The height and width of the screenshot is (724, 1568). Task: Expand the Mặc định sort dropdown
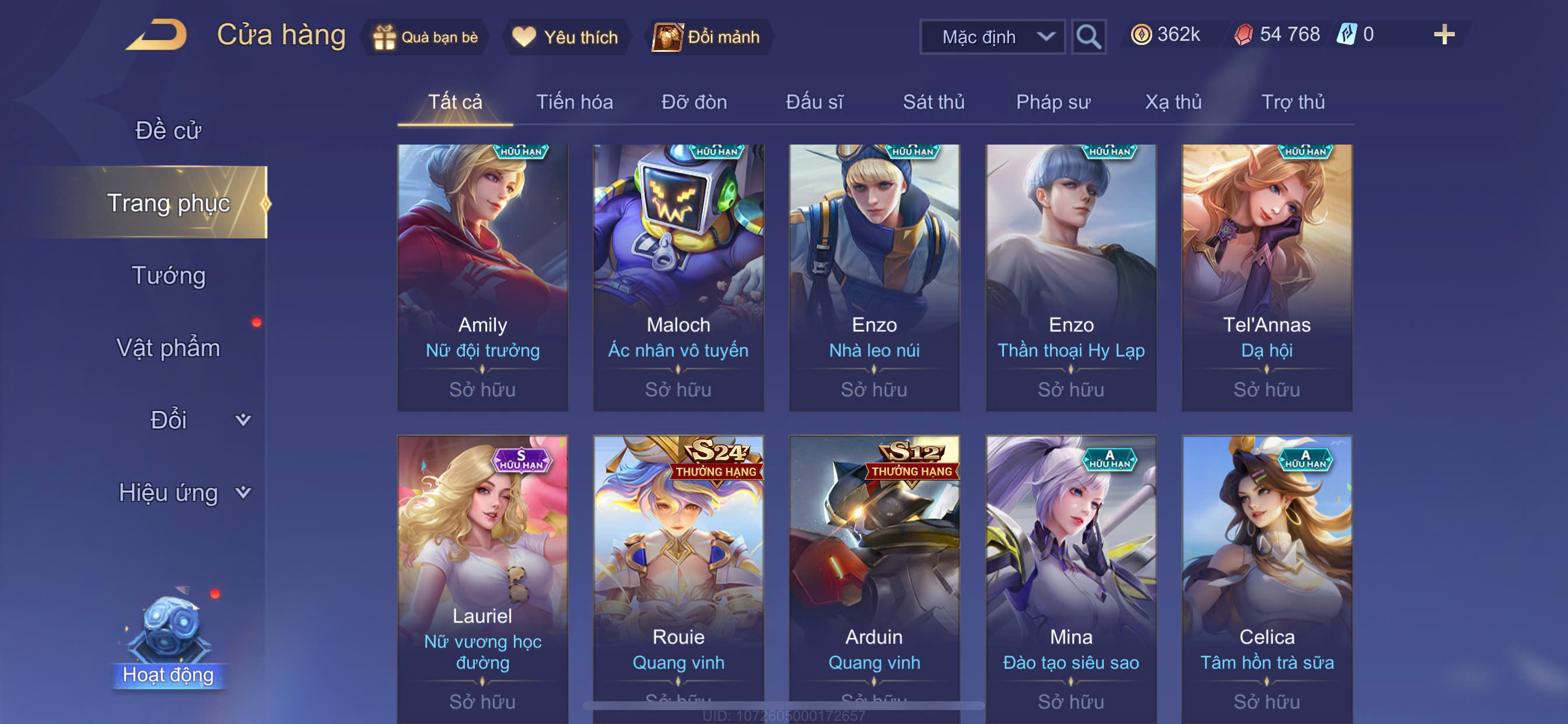click(x=992, y=37)
